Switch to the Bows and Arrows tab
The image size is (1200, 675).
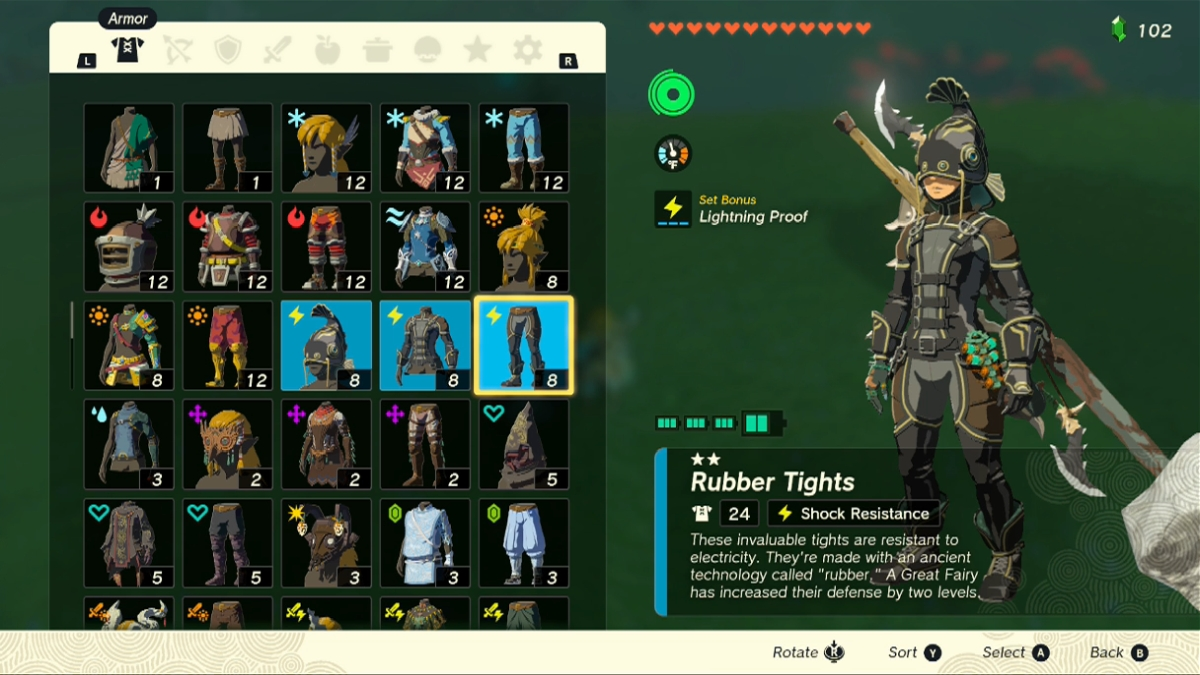(x=178, y=50)
